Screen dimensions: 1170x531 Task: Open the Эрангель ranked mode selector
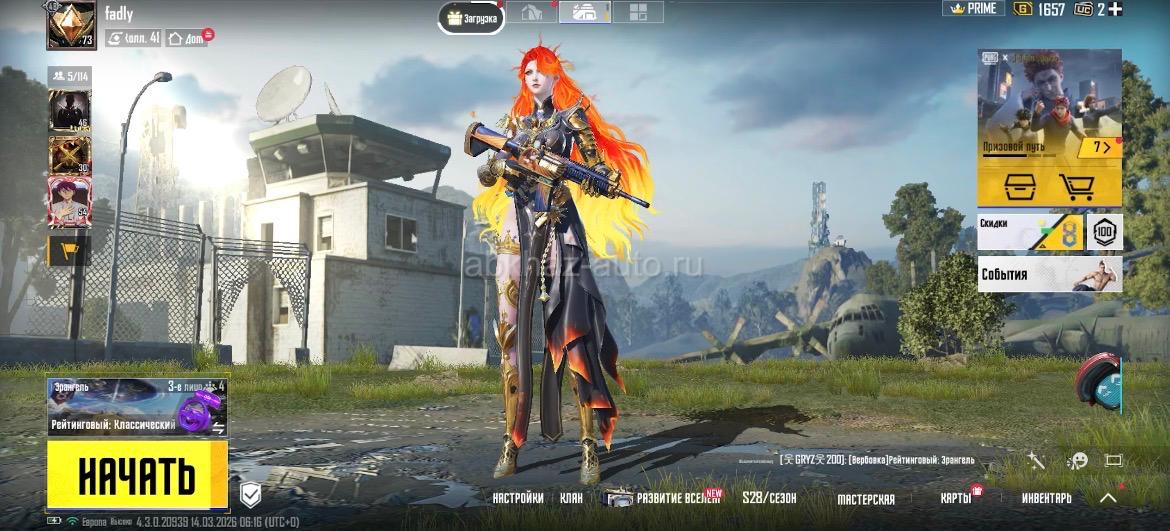[136, 407]
